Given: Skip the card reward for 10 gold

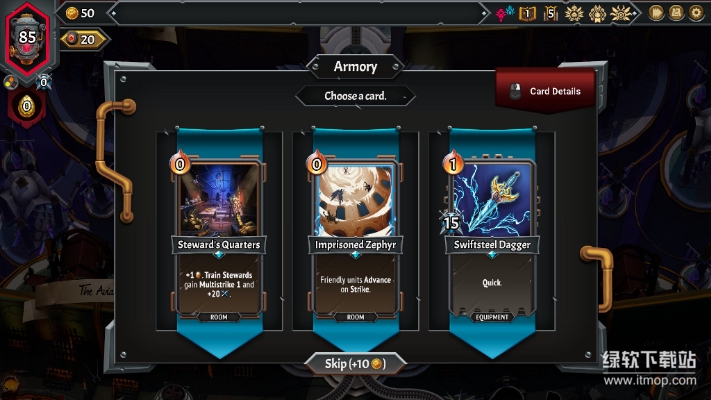Looking at the screenshot, I should coord(355,362).
